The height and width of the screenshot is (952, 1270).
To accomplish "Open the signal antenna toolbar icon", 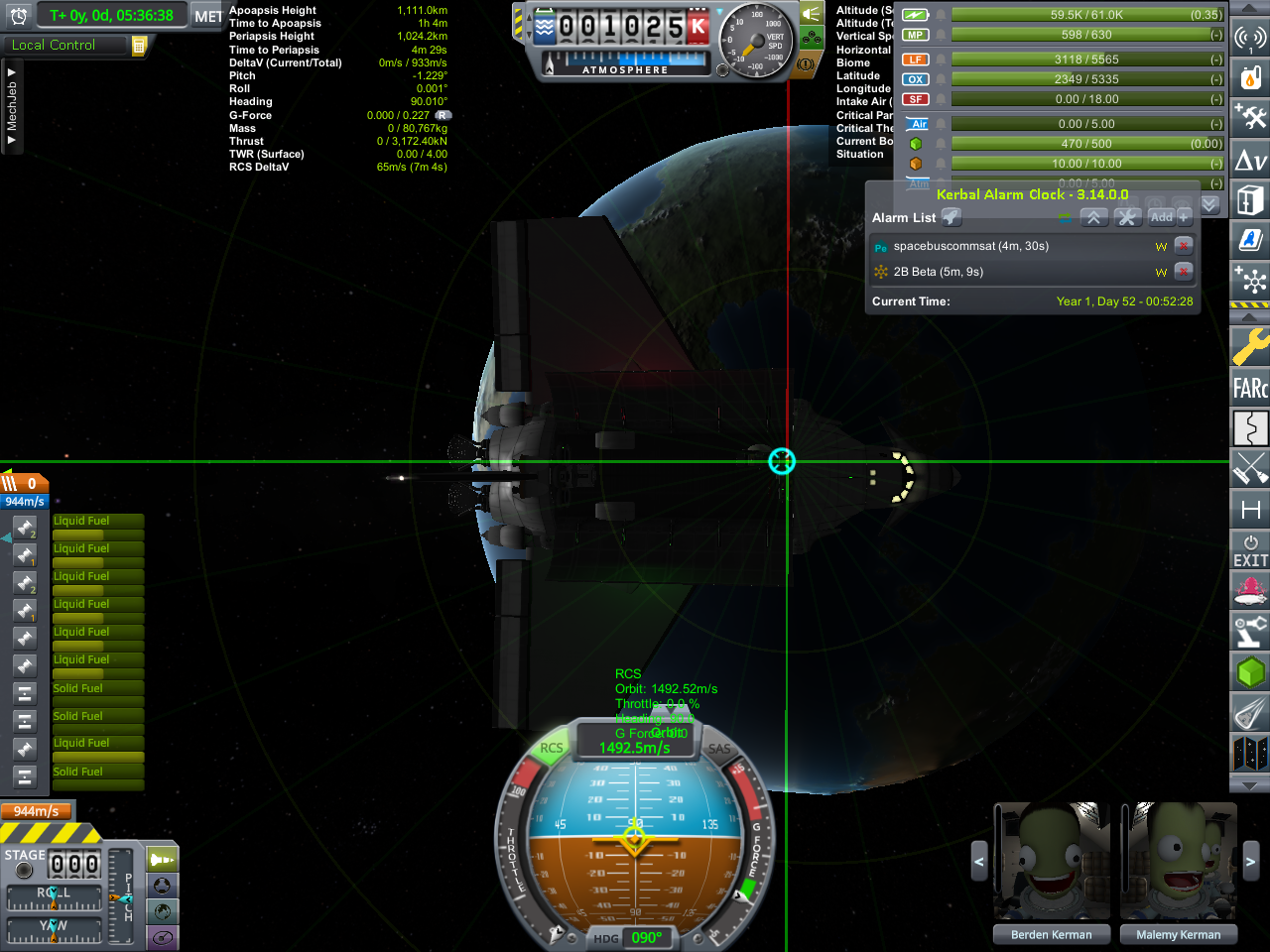I will click(x=1250, y=38).
